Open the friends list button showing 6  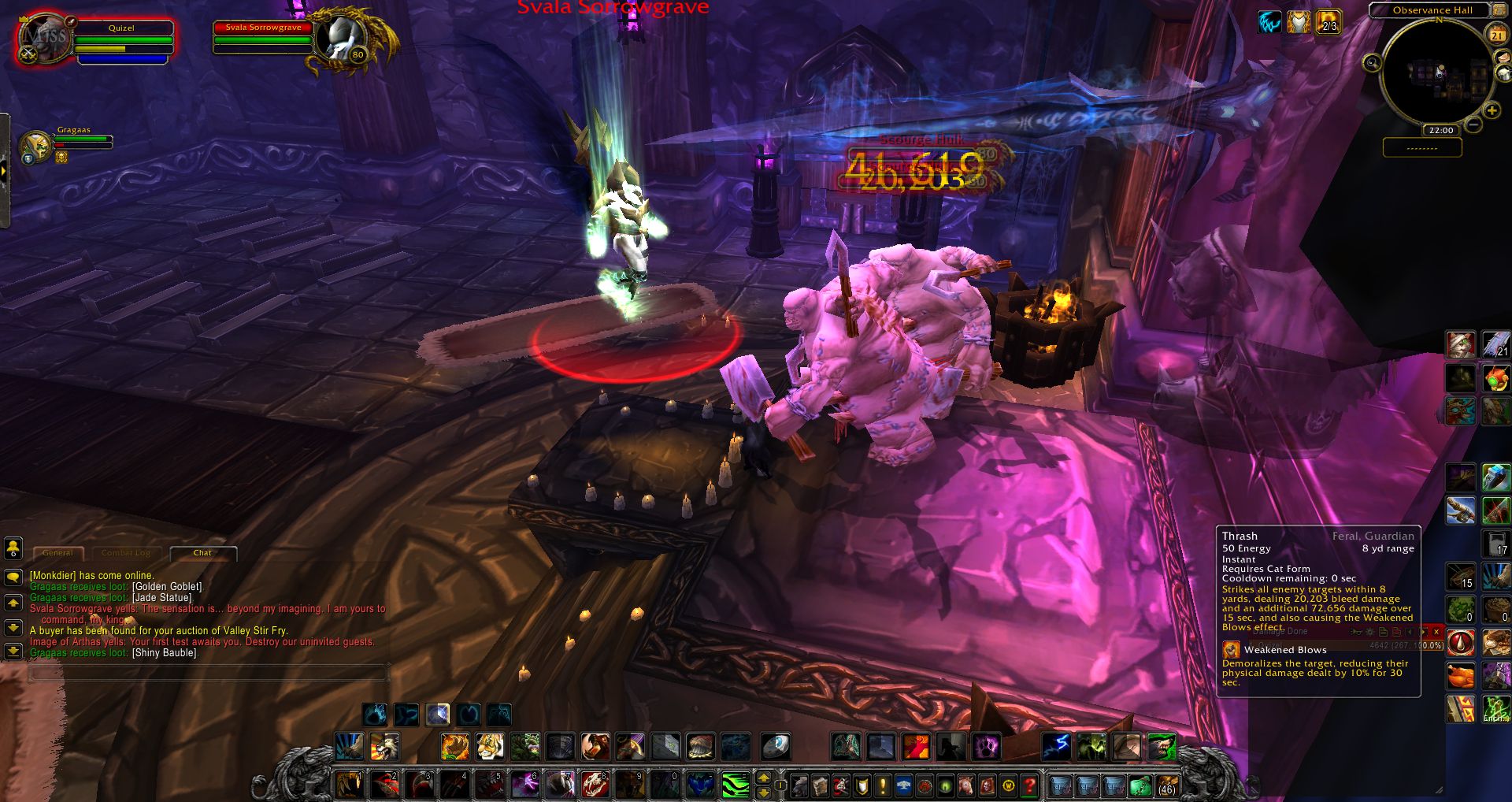[13, 548]
